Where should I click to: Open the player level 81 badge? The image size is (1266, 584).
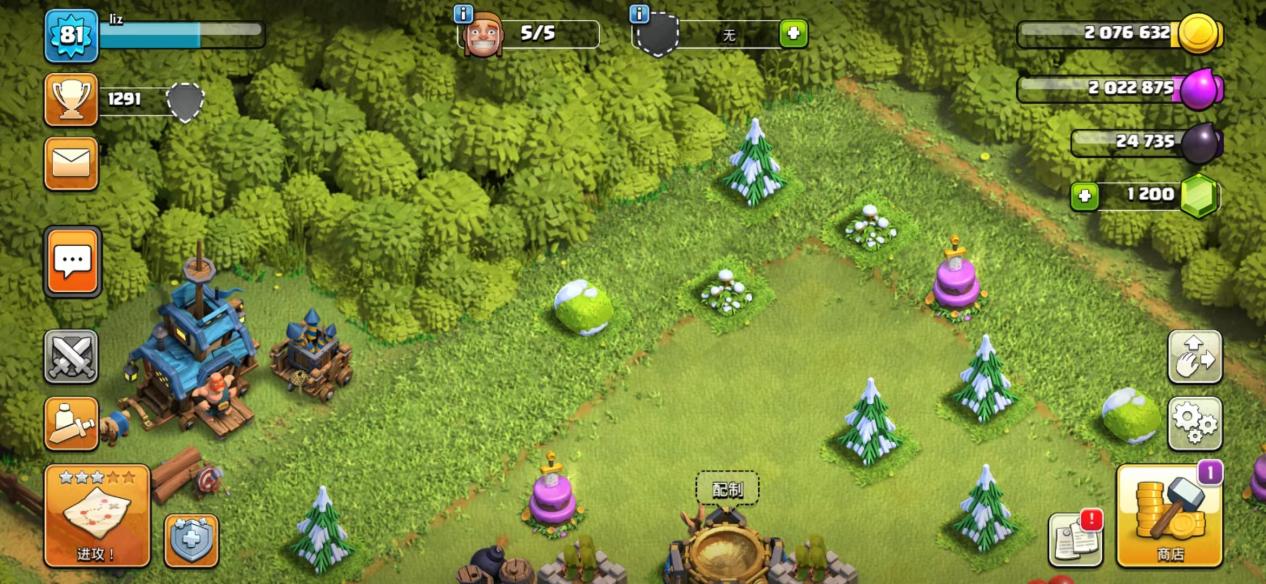(x=71, y=35)
